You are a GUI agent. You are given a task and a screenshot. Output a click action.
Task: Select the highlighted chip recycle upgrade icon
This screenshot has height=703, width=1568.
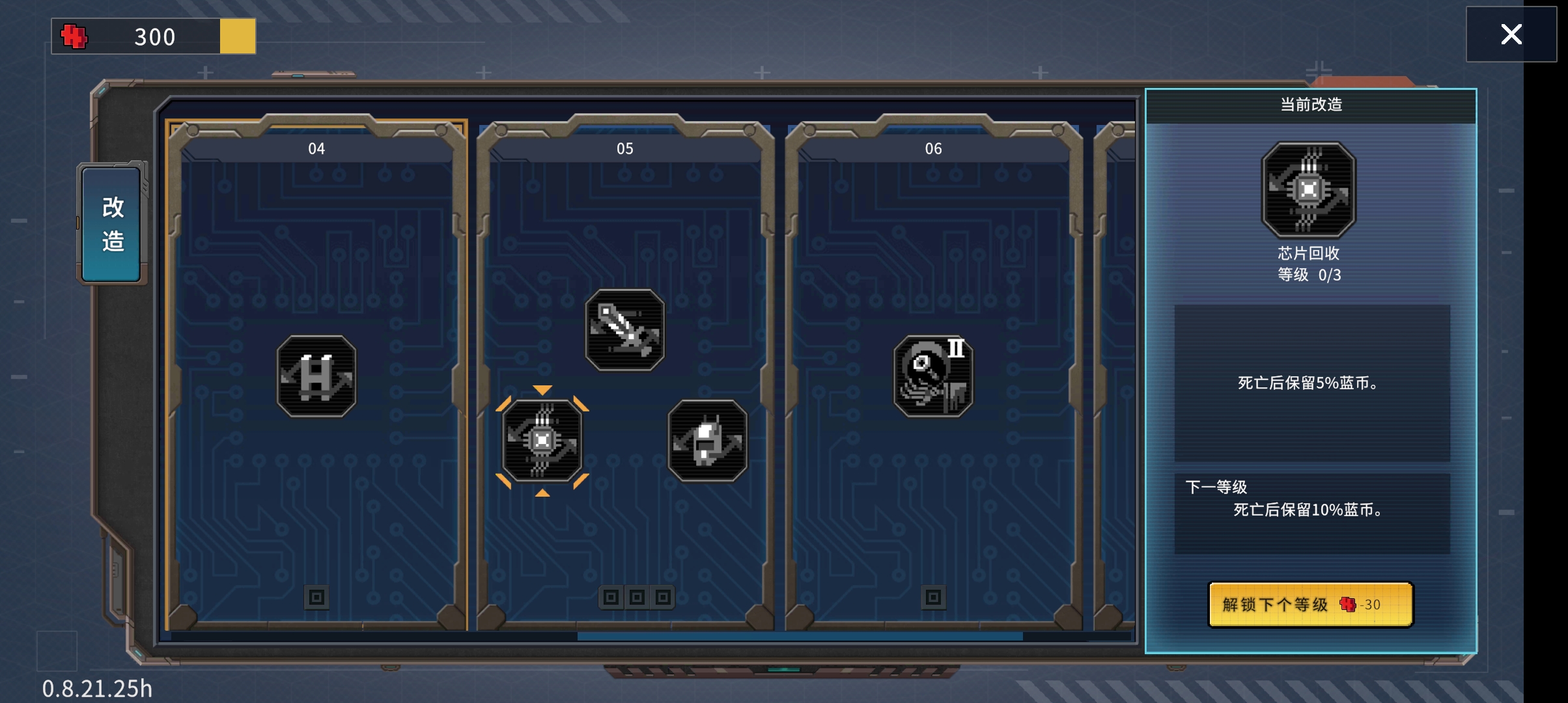click(x=542, y=441)
